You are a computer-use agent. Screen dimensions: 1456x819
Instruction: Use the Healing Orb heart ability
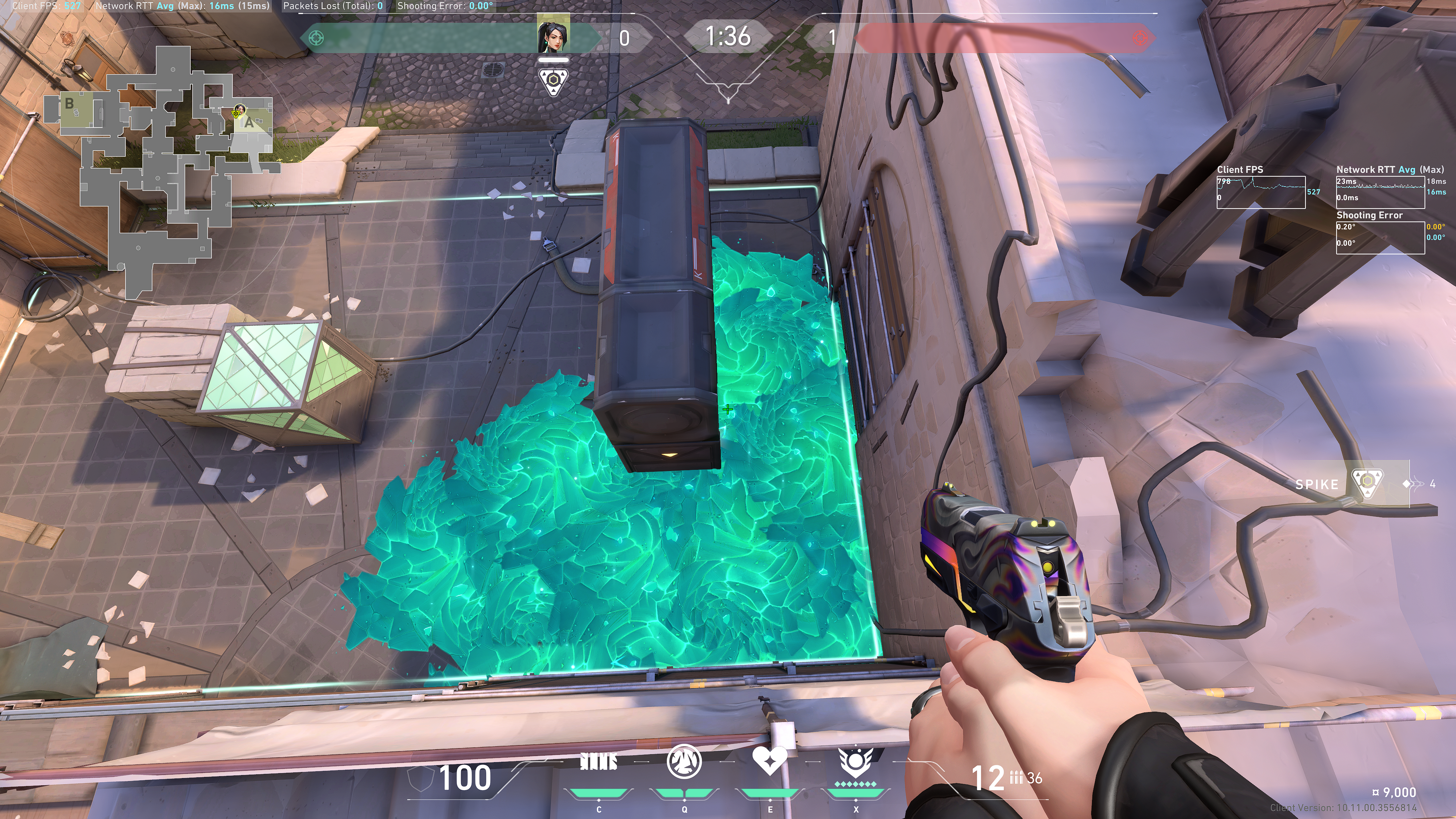[x=769, y=761]
